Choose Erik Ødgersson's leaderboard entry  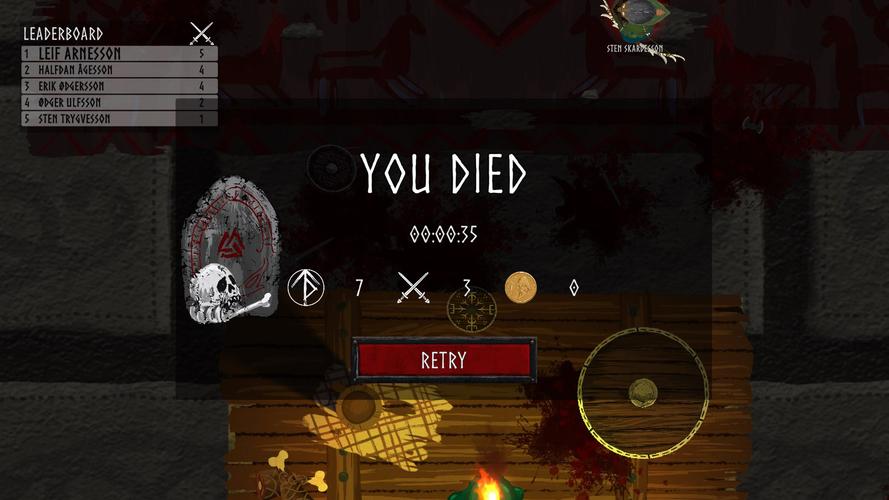click(x=119, y=86)
